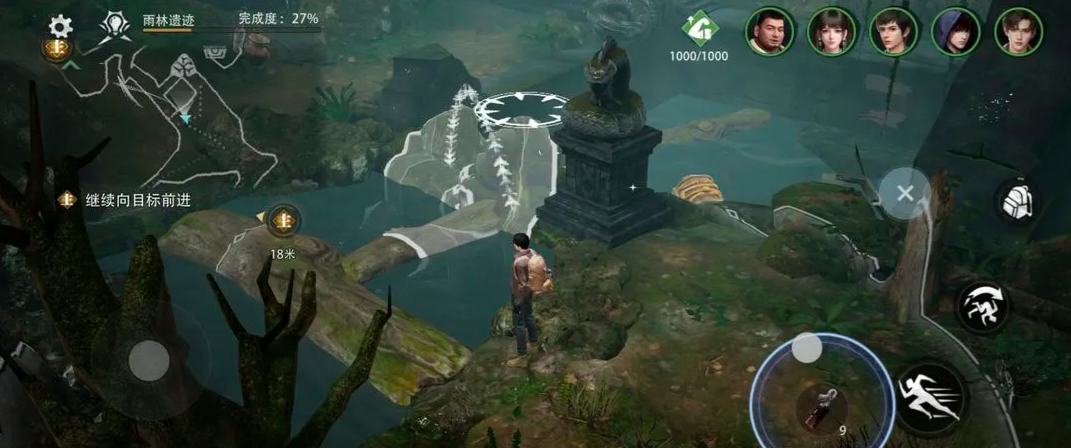
Task: Select the short dark-haired boy portrait
Action: [x=894, y=32]
